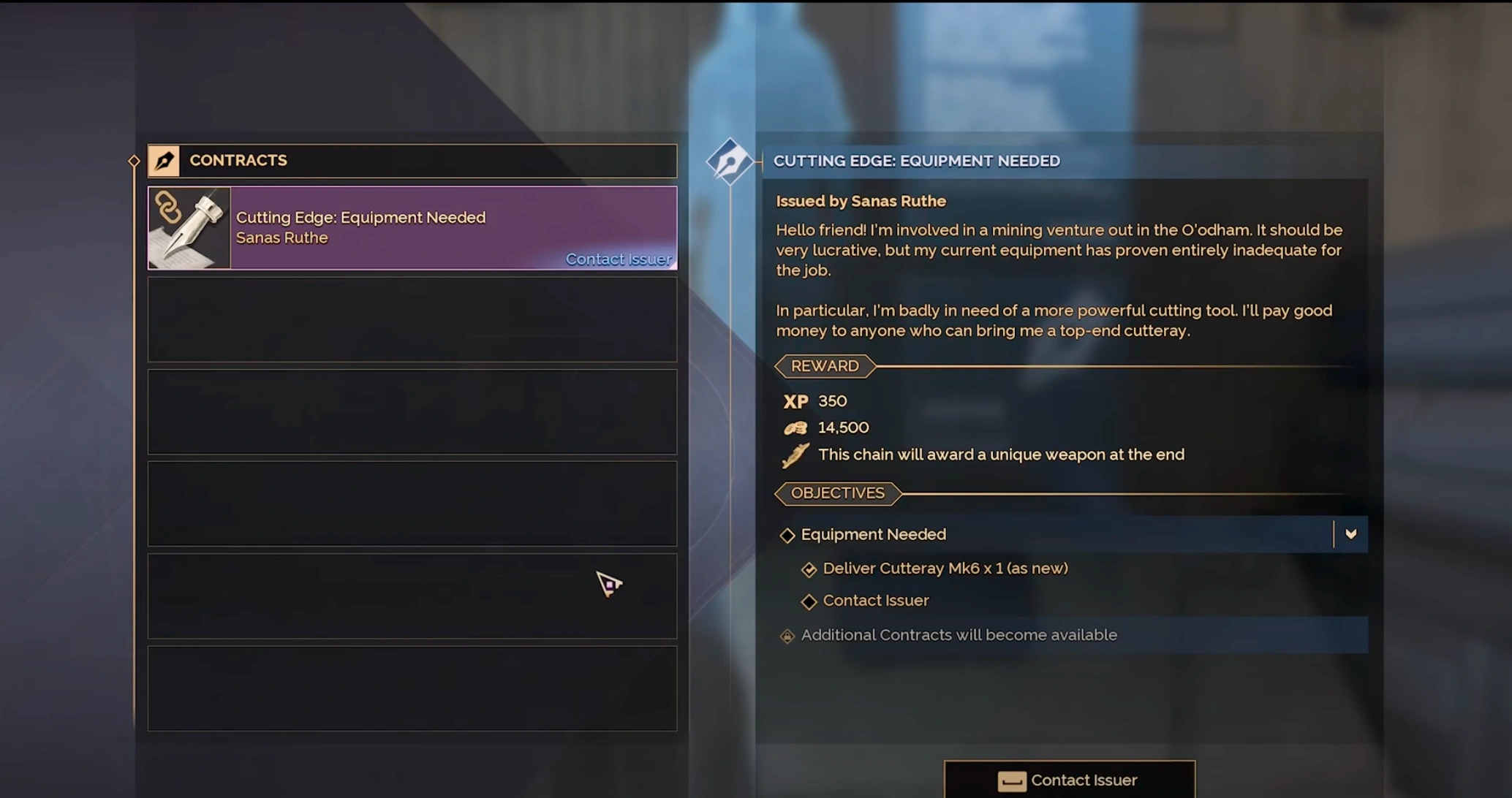Viewport: 1512px width, 798px height.
Task: Click the diamond marker left of the Contracts panel
Action: pos(135,160)
